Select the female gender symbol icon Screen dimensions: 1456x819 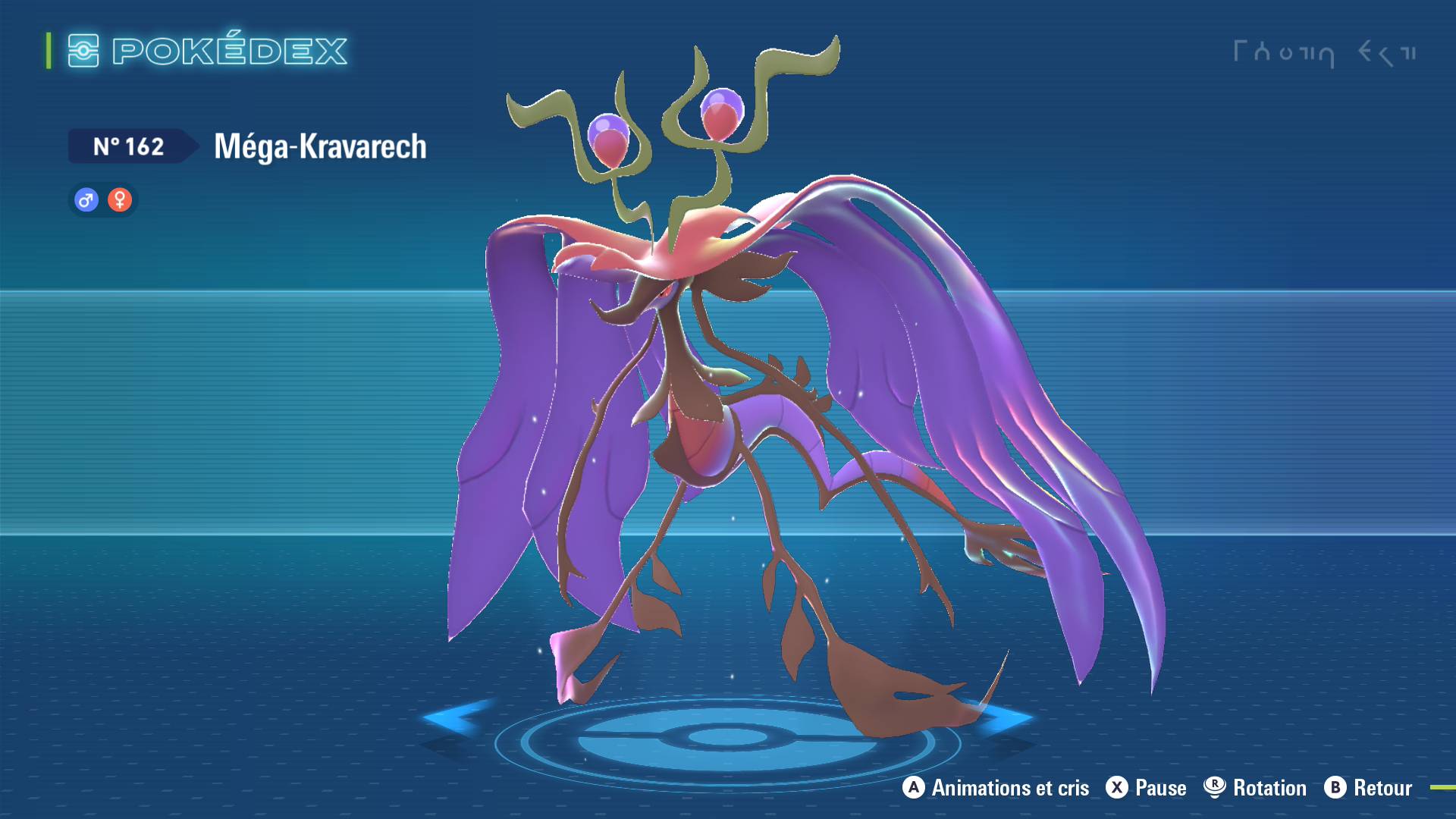coord(120,200)
